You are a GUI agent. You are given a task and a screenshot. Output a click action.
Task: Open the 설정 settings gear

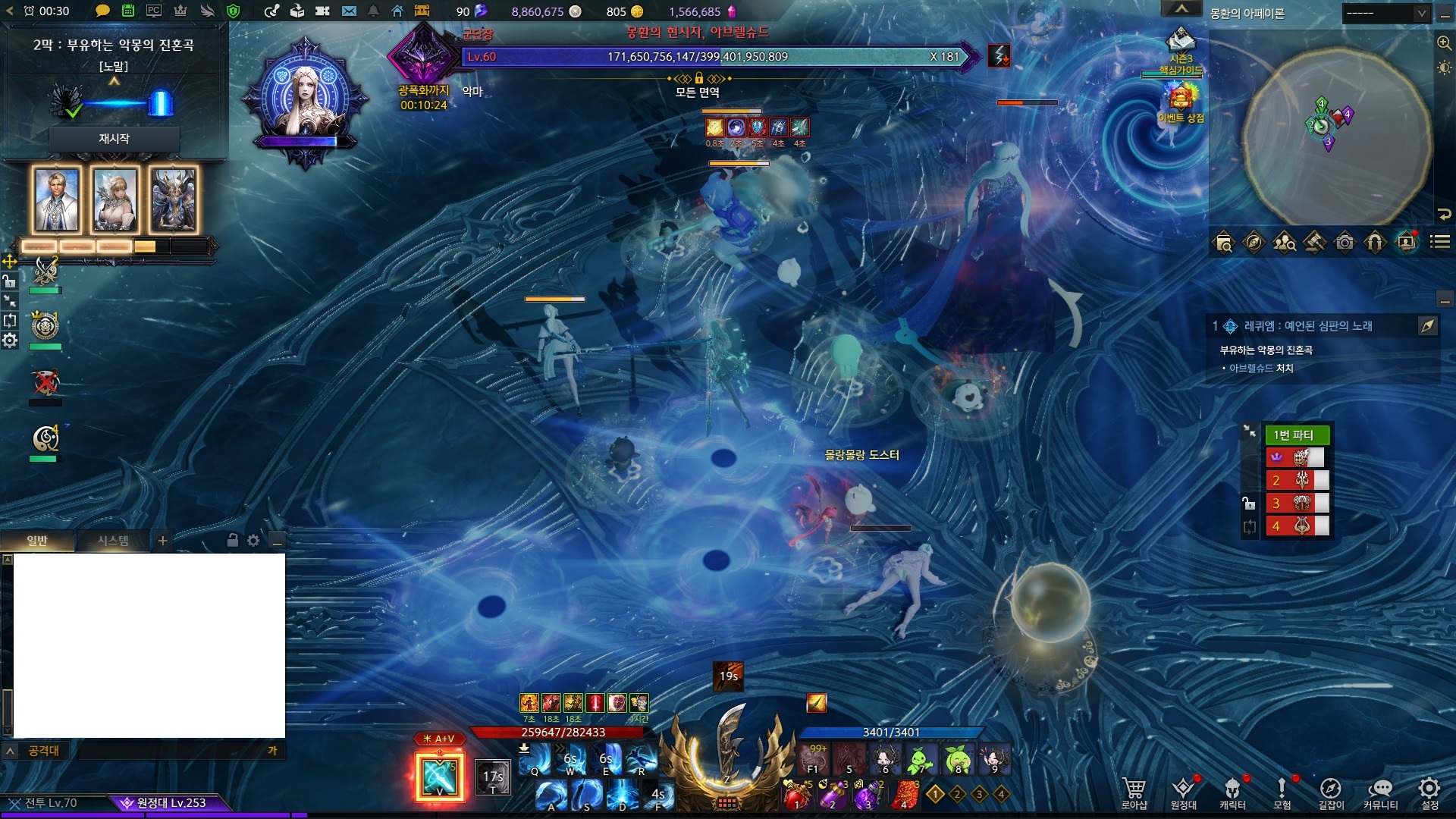tap(1429, 792)
